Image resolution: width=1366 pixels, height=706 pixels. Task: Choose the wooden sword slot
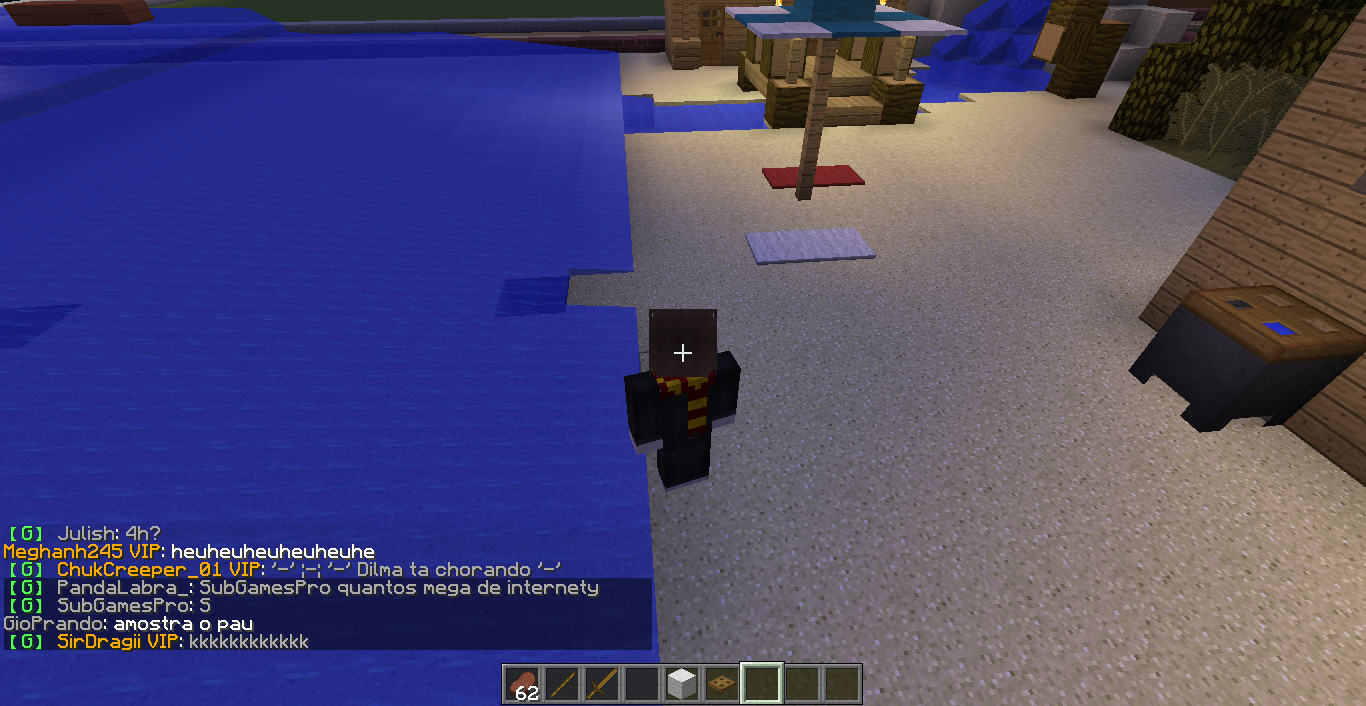602,684
